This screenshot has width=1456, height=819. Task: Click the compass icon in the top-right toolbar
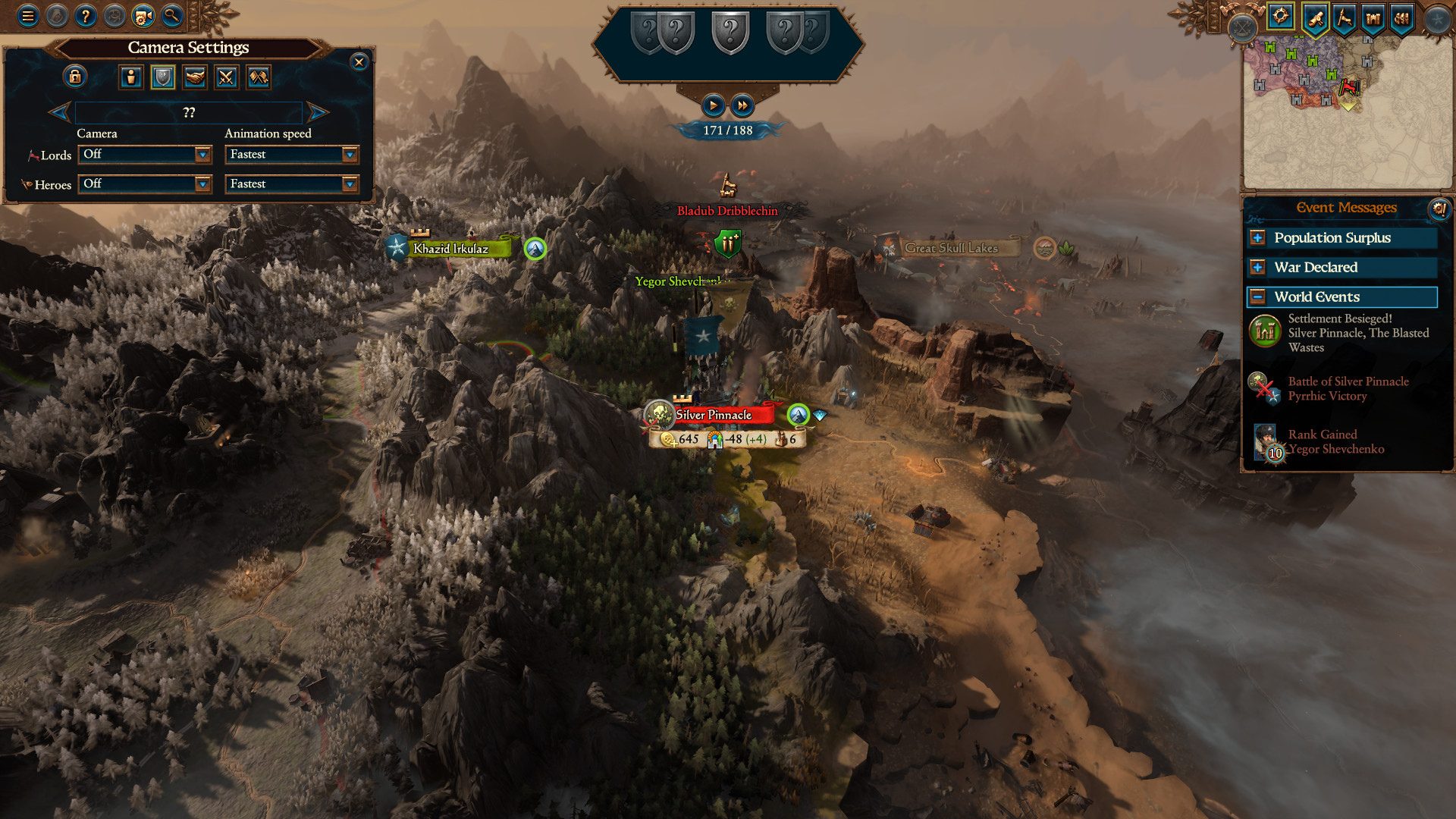(x=1279, y=17)
